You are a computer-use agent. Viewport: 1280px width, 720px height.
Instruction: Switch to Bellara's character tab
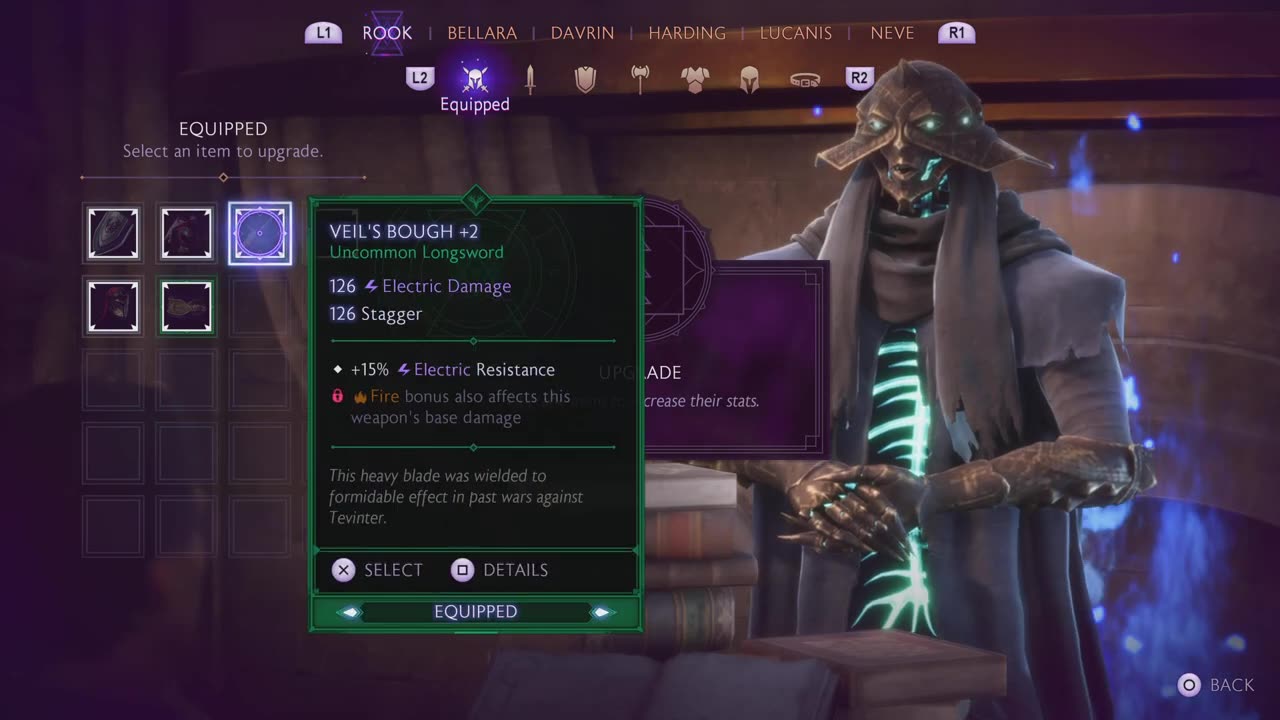click(x=482, y=33)
